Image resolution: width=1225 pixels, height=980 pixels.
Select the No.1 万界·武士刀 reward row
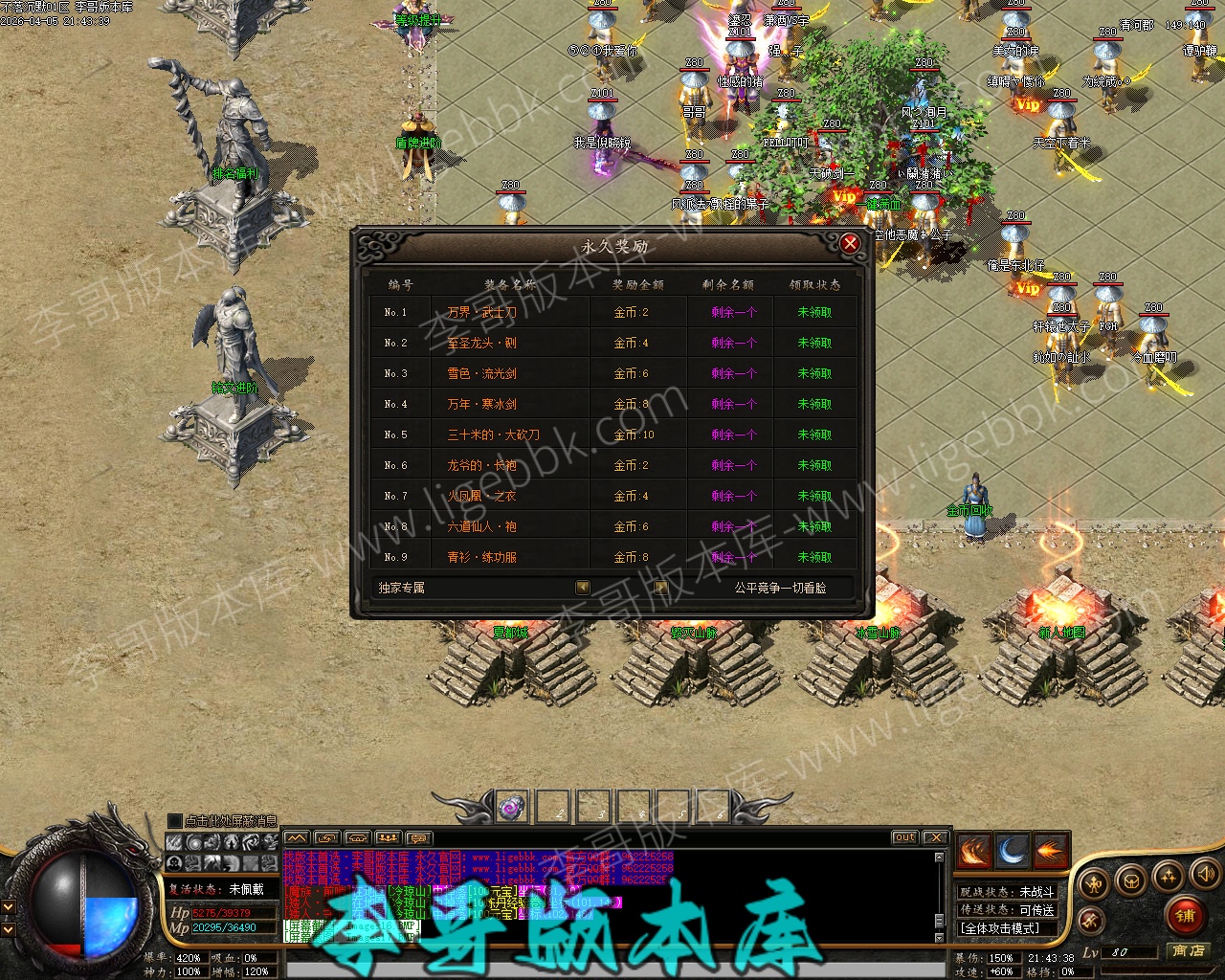(612, 312)
